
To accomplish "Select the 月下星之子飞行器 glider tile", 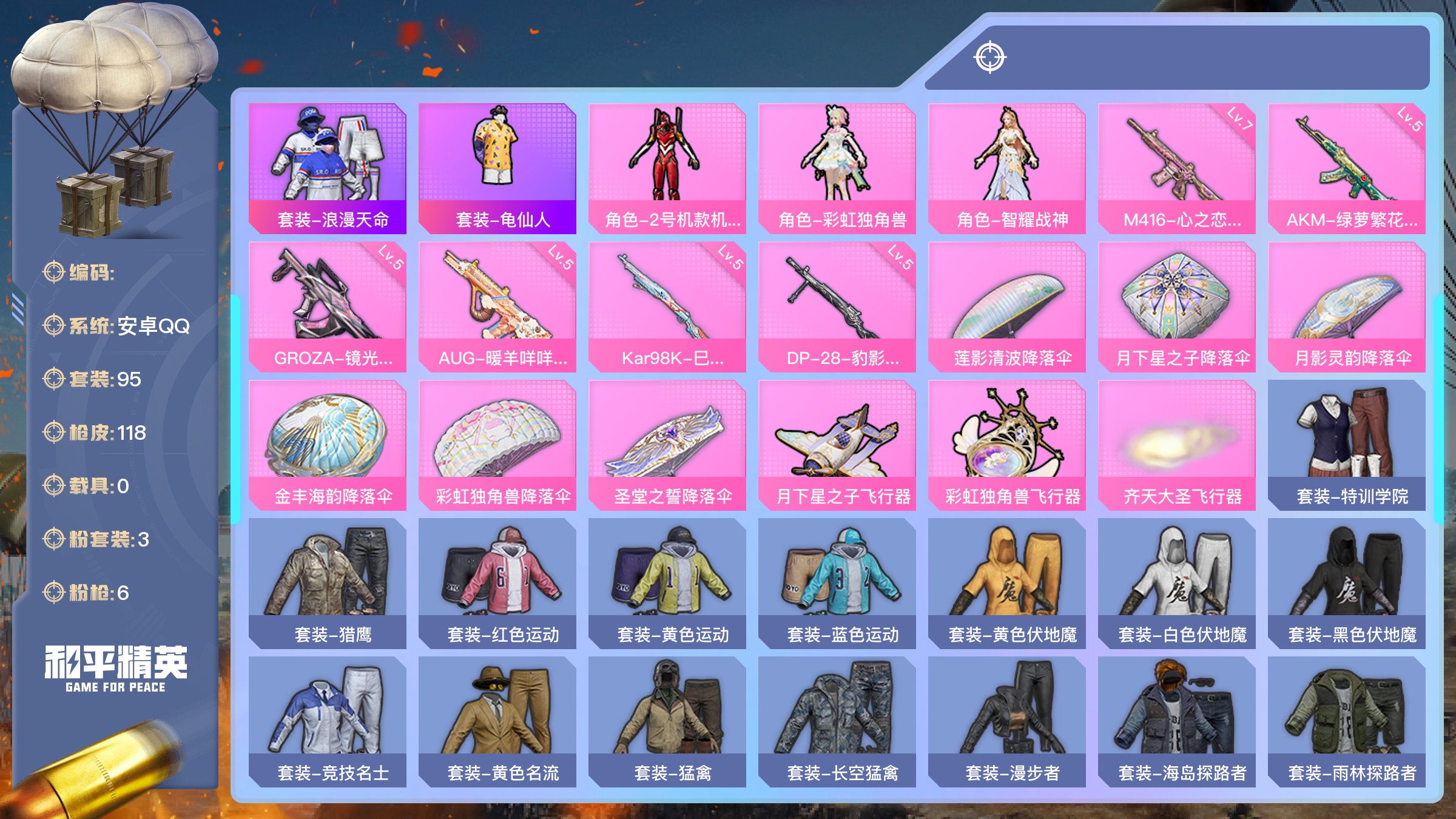I will pos(837,445).
